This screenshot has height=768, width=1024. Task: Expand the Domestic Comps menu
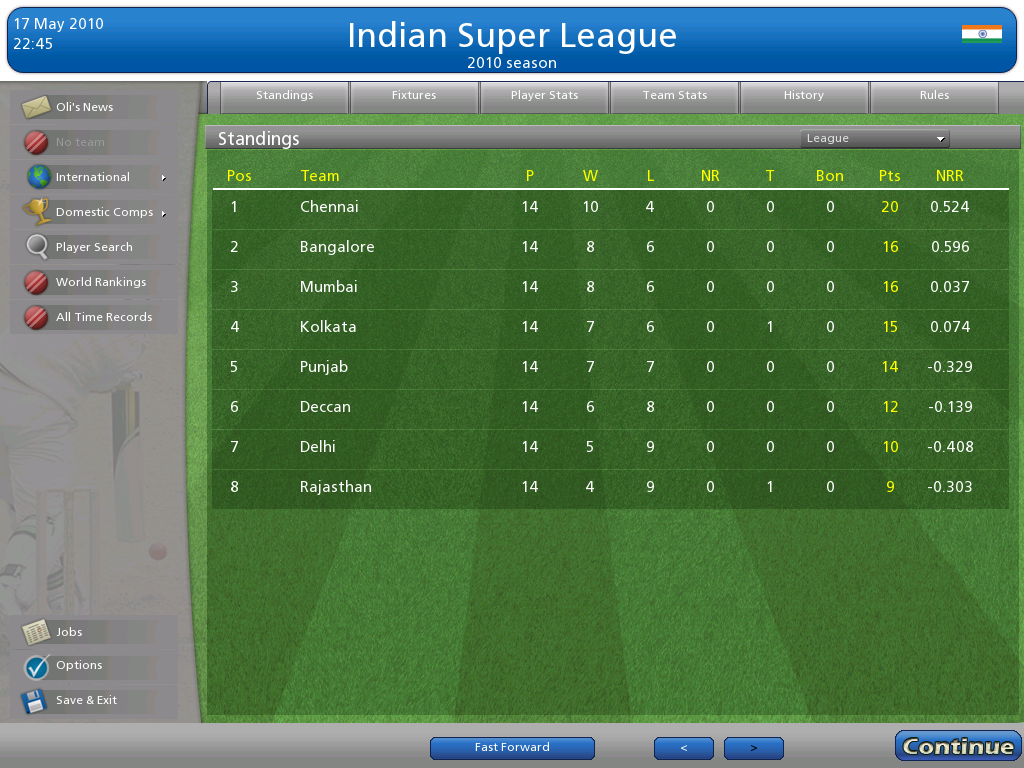click(x=104, y=212)
